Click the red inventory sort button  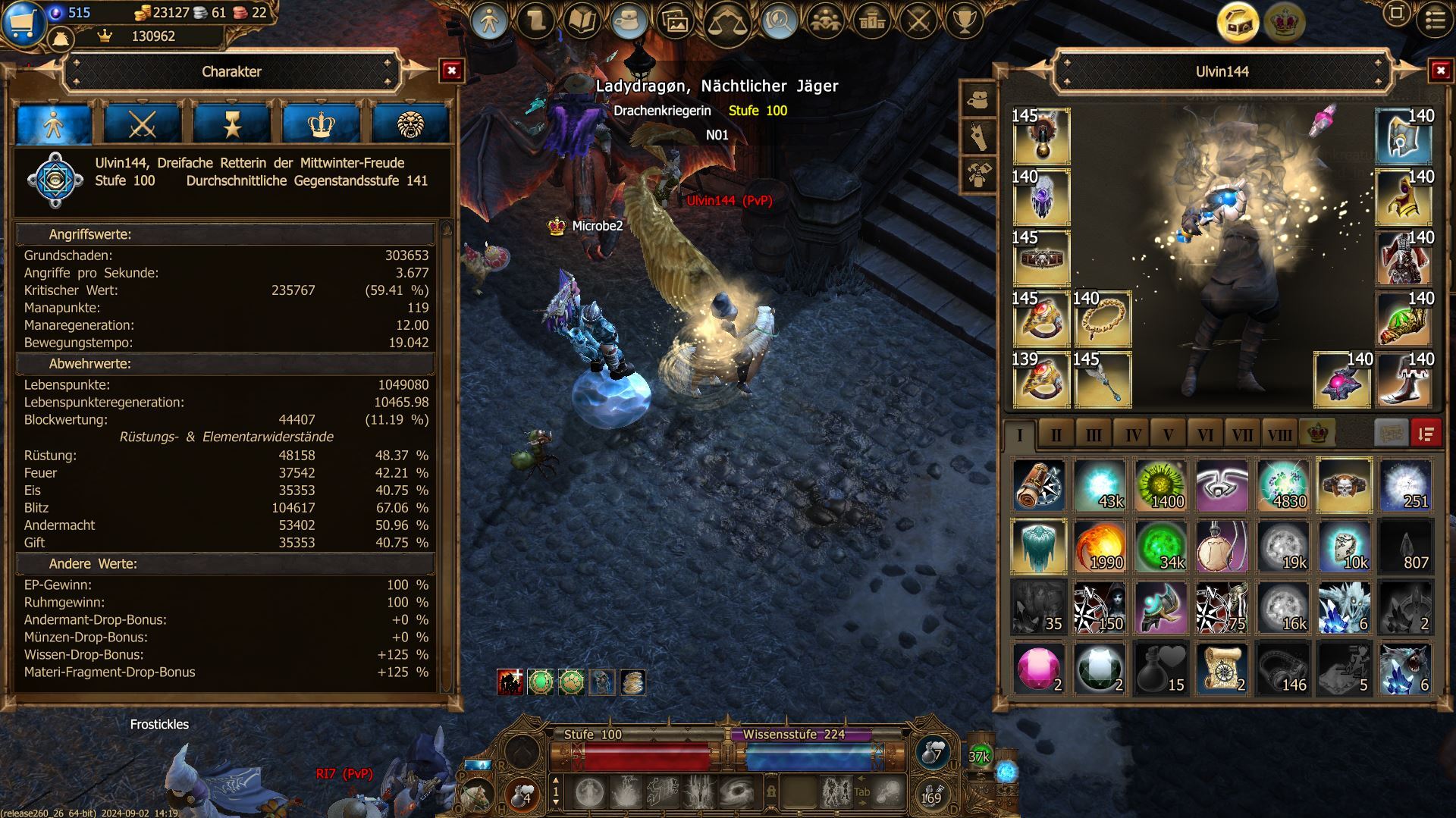coord(1426,434)
